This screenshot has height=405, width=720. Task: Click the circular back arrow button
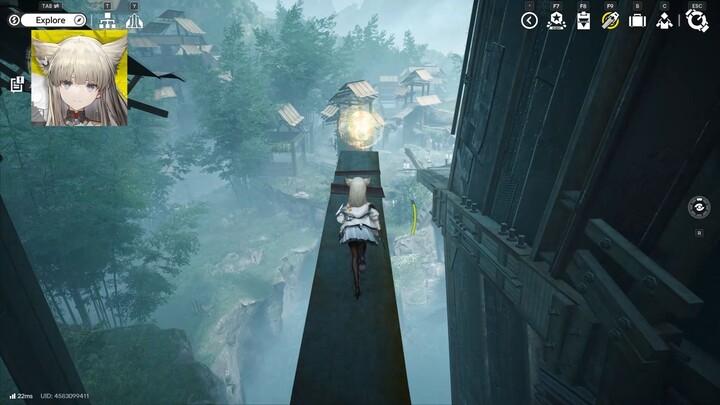529,20
